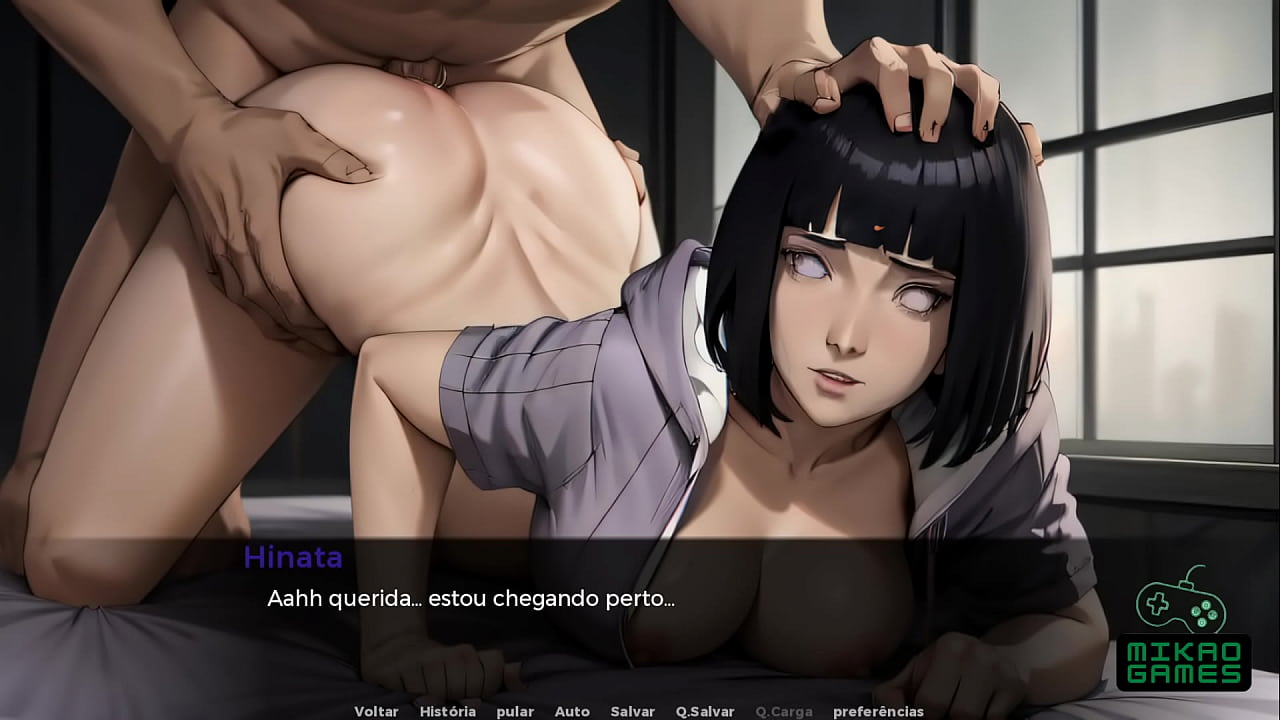Open the Salvar save menu
Screen dimensions: 1280x720
tap(632, 711)
